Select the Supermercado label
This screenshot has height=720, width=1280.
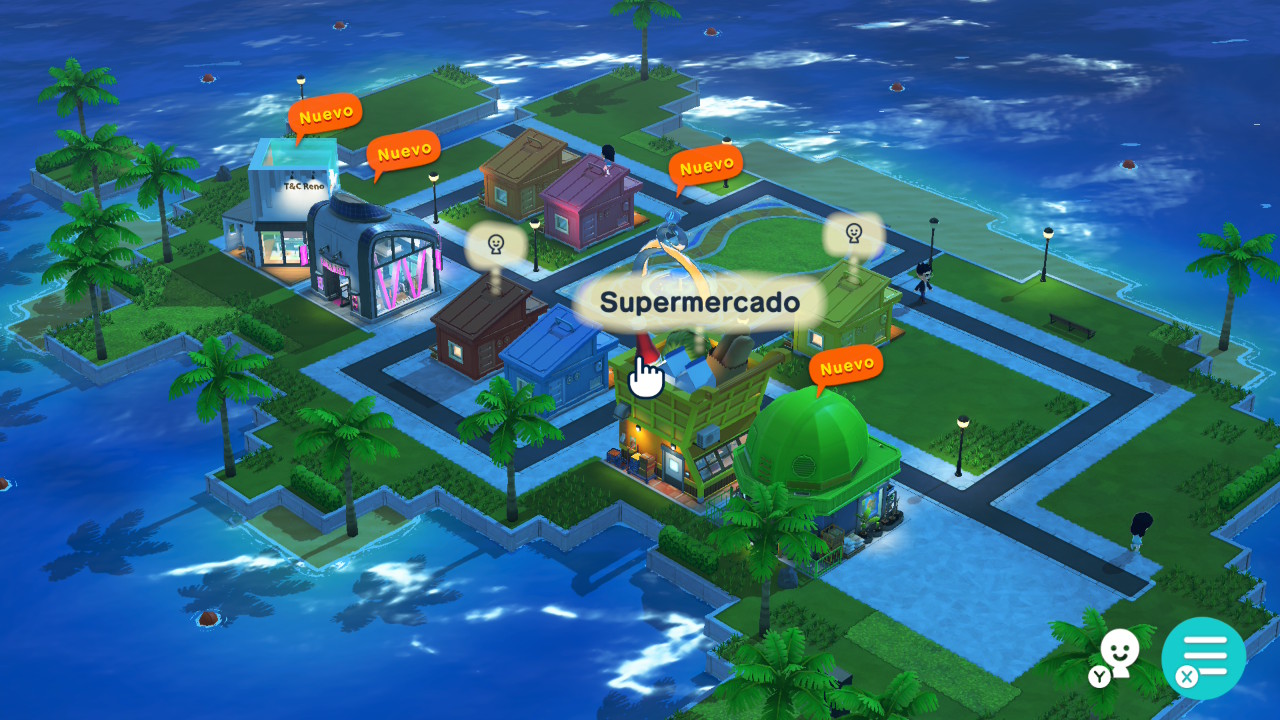pos(700,302)
